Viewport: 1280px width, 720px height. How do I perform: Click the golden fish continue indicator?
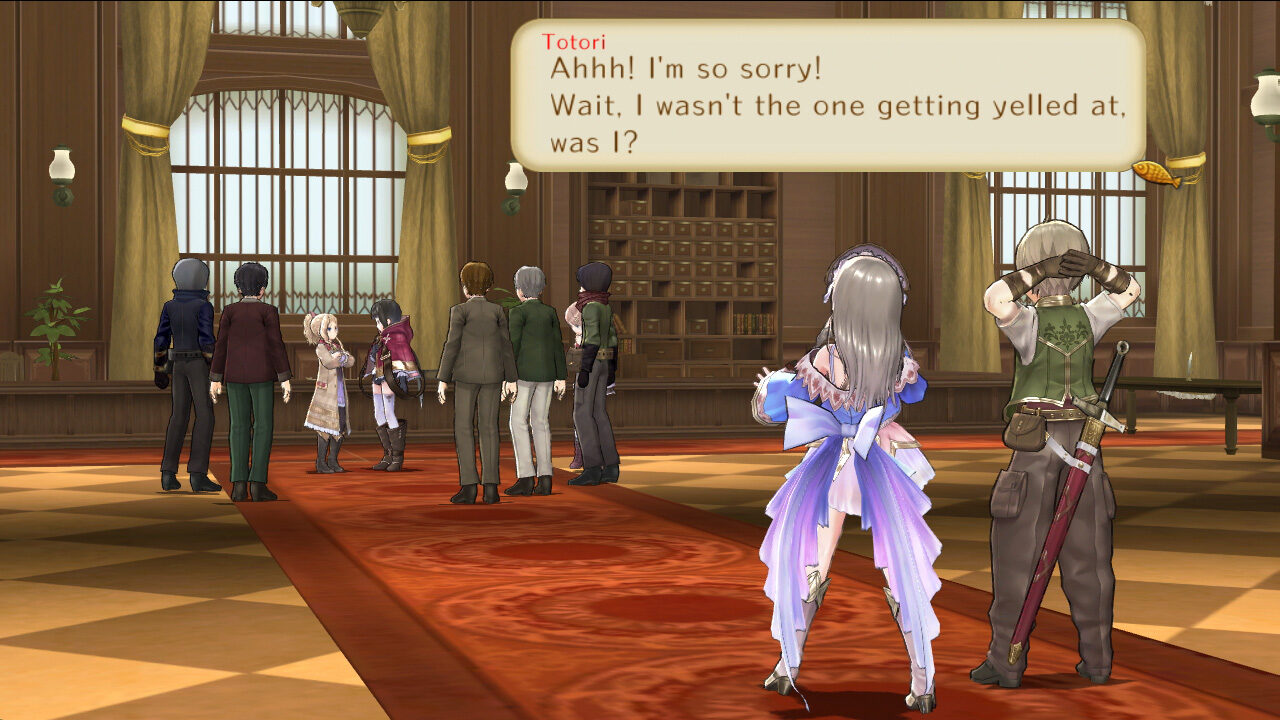[x=1157, y=172]
